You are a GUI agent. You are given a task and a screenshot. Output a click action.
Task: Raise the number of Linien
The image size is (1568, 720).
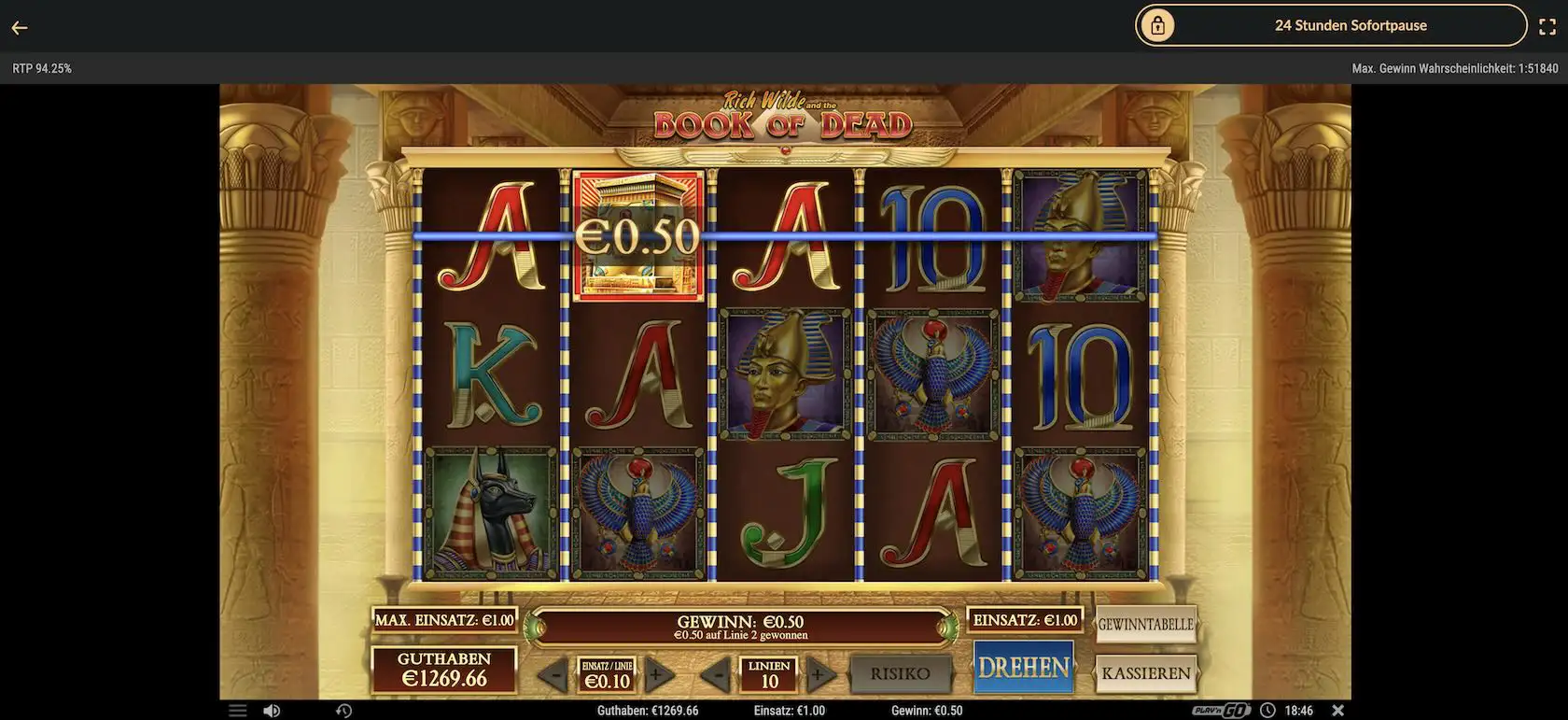click(819, 673)
